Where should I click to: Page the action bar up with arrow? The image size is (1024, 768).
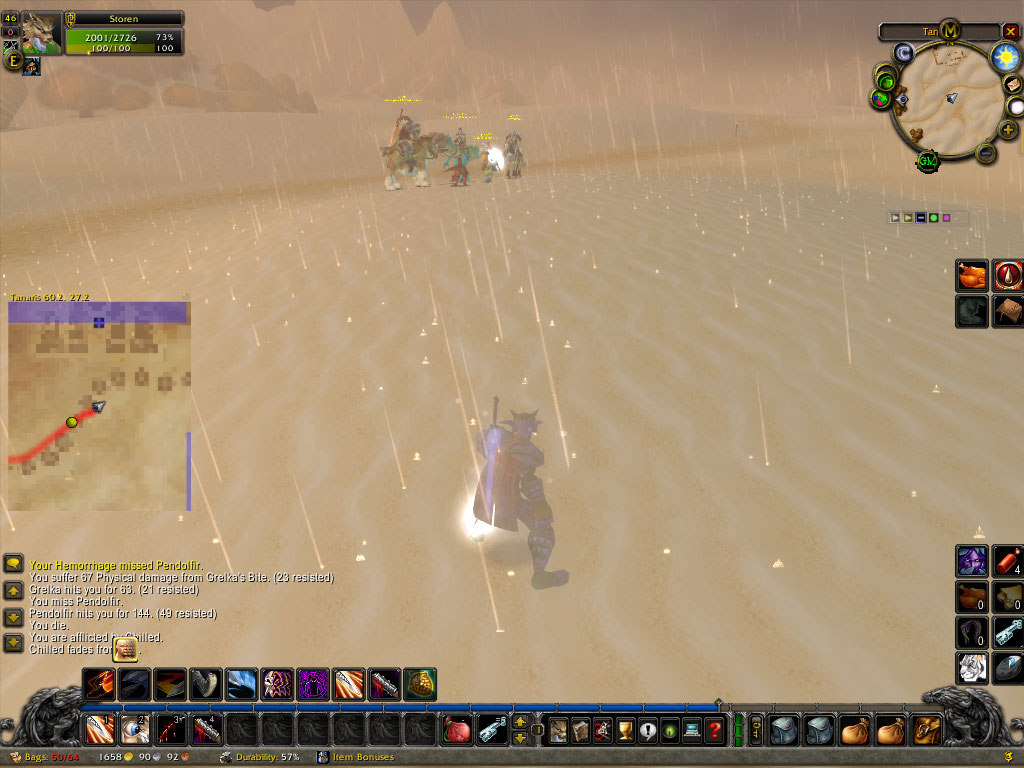(520, 724)
